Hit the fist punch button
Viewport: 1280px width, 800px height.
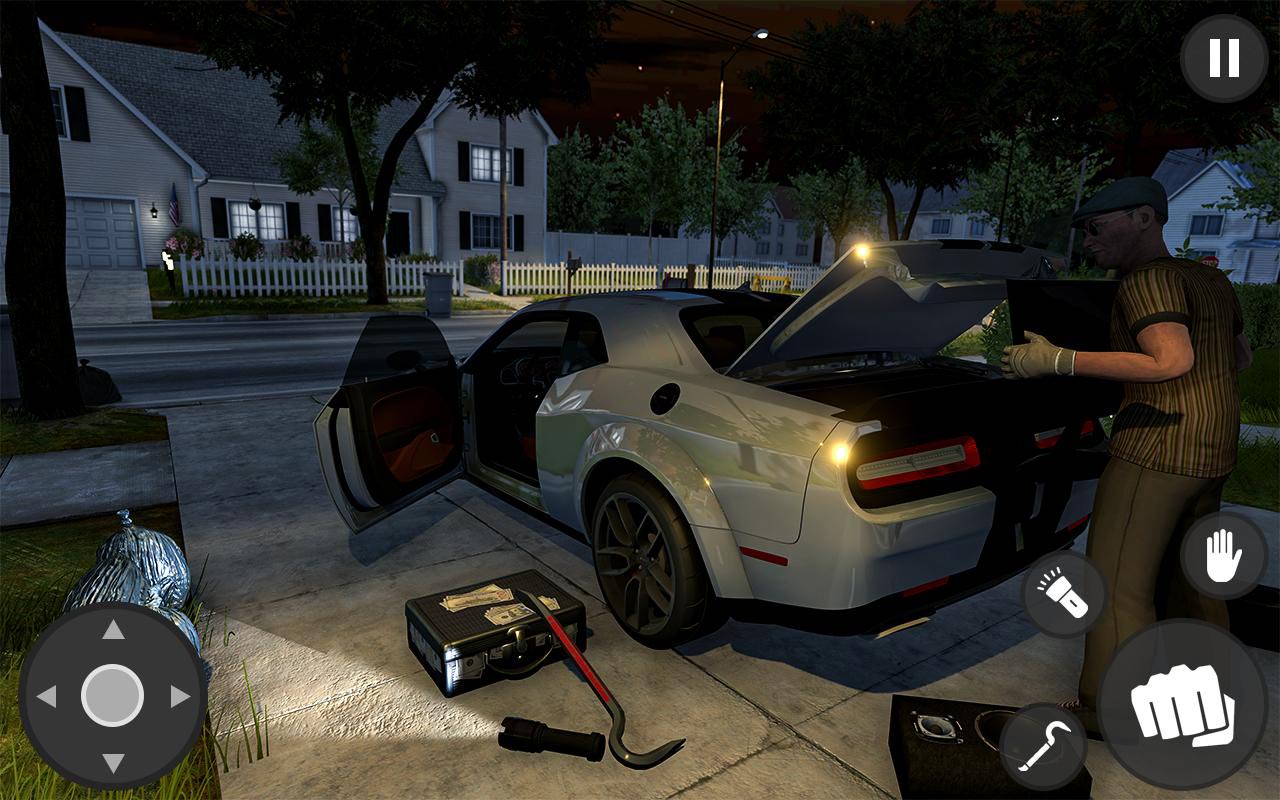1182,704
